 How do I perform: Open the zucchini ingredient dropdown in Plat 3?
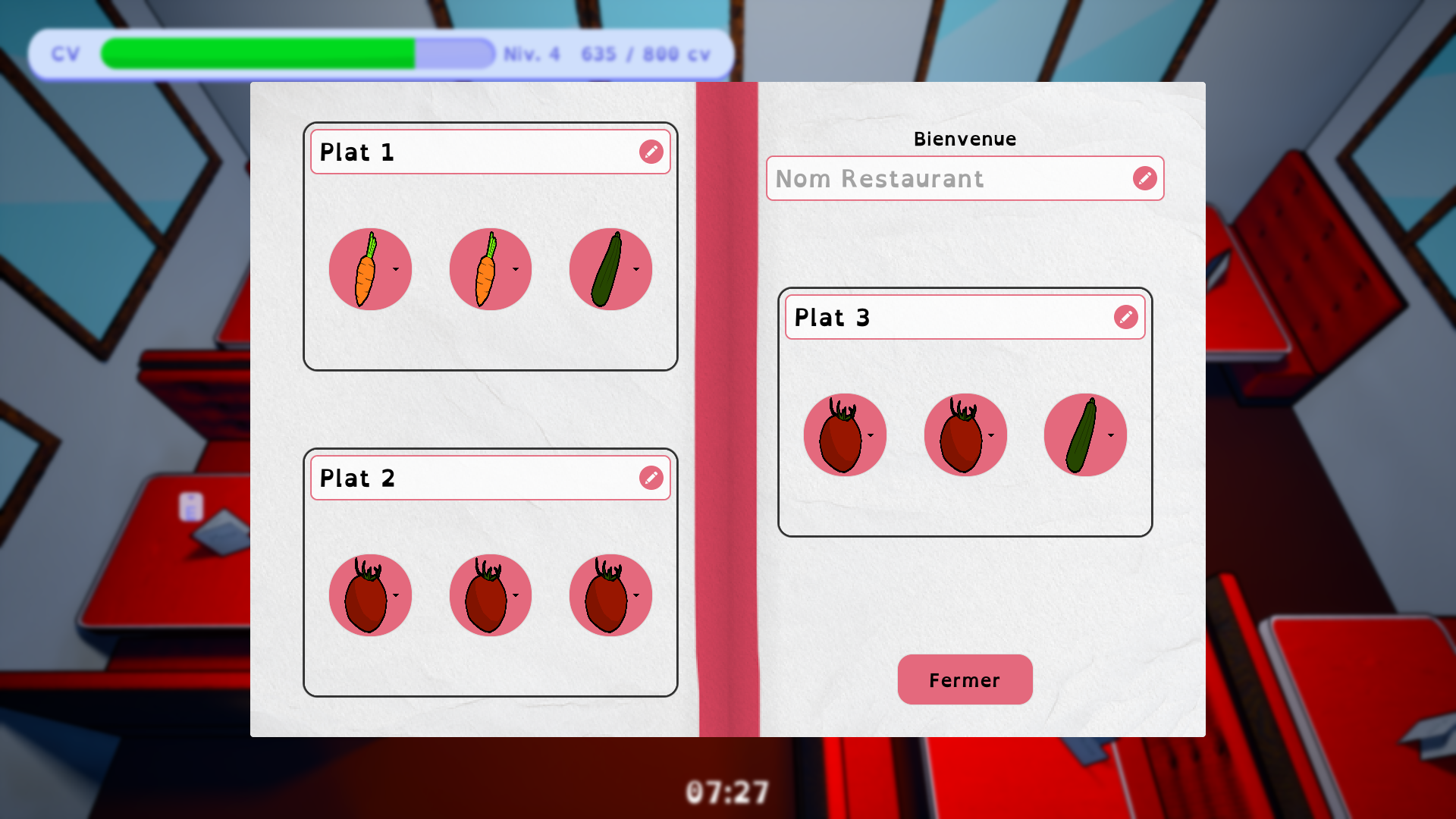[1110, 435]
